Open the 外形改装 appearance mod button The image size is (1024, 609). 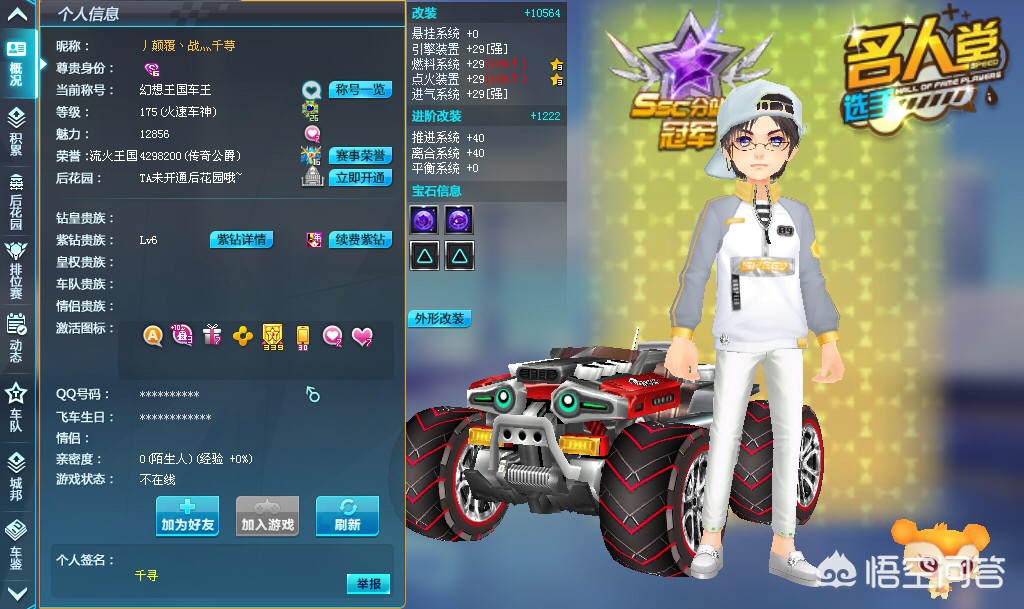click(439, 319)
